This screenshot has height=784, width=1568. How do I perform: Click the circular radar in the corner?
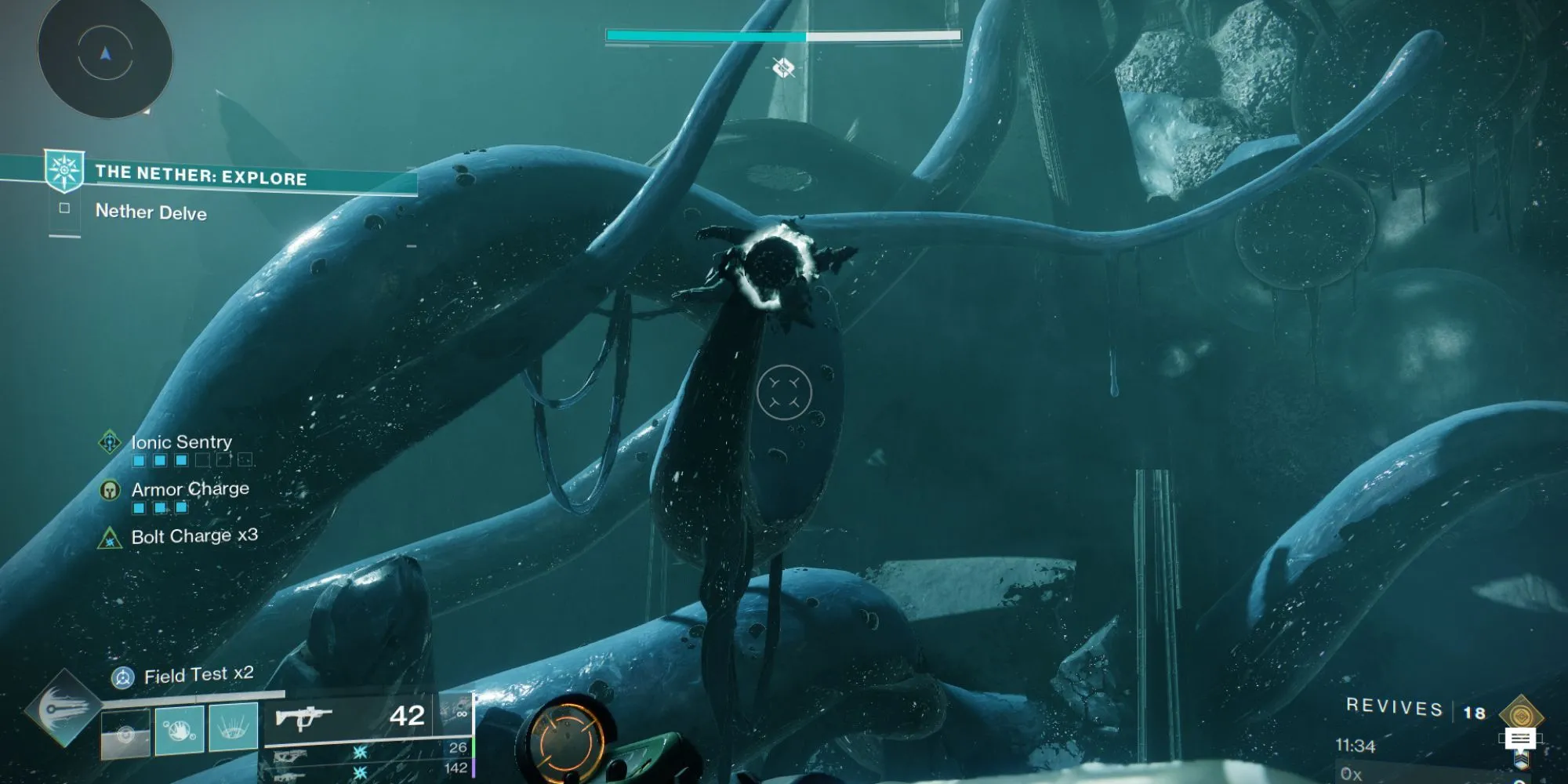click(105, 55)
